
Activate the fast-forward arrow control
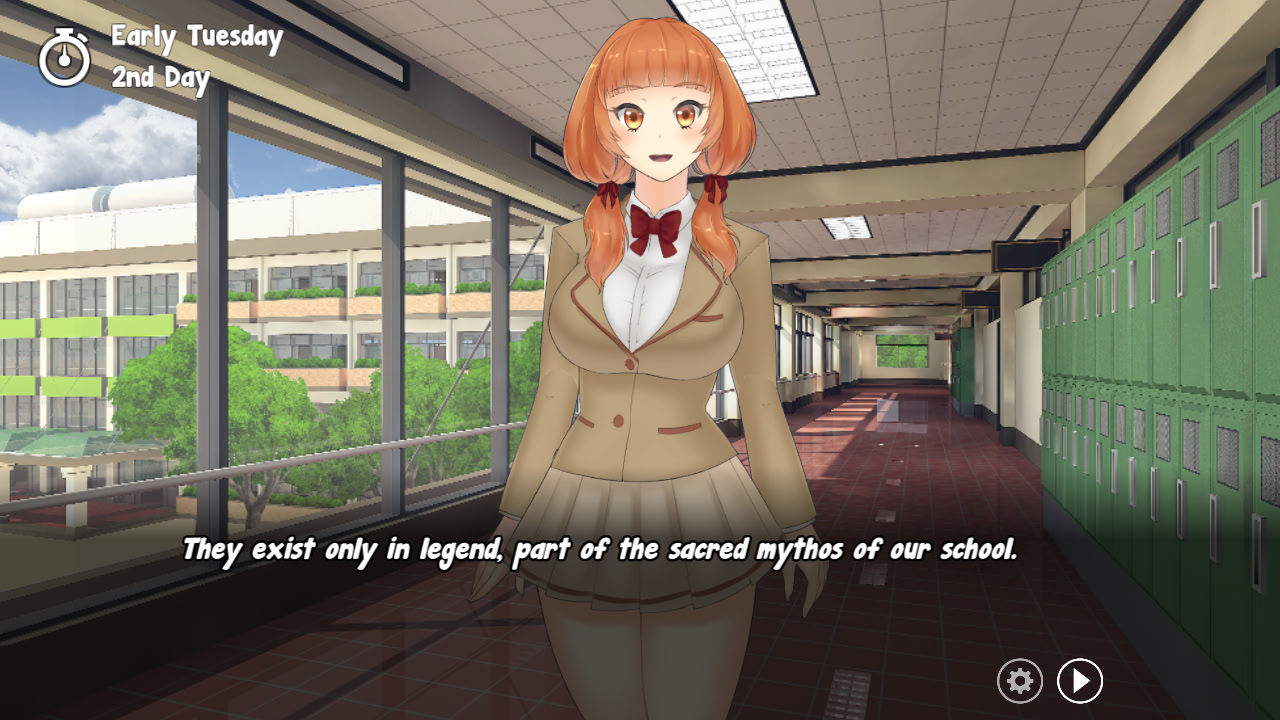coord(1080,681)
